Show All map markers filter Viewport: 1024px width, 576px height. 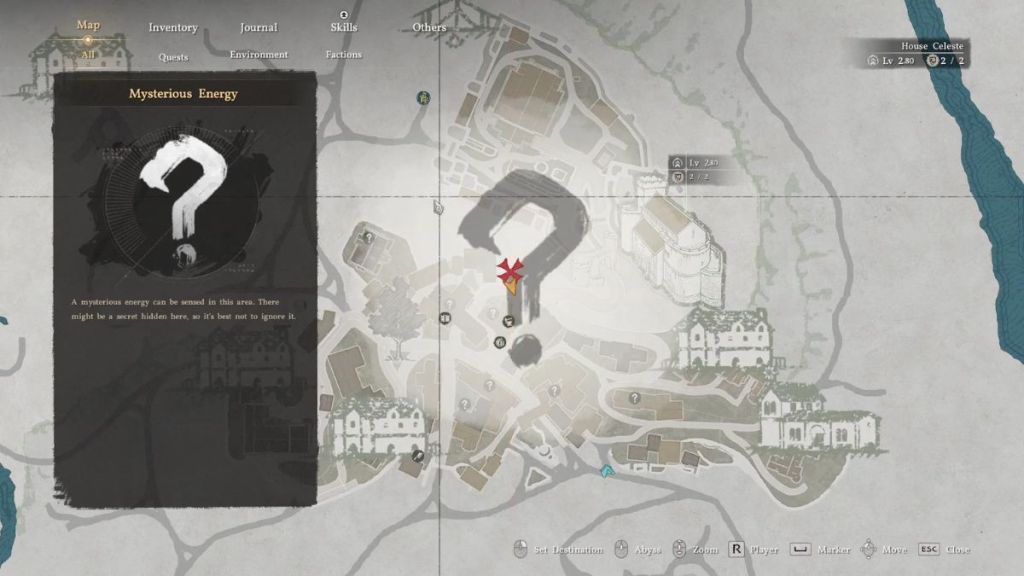tap(88, 55)
